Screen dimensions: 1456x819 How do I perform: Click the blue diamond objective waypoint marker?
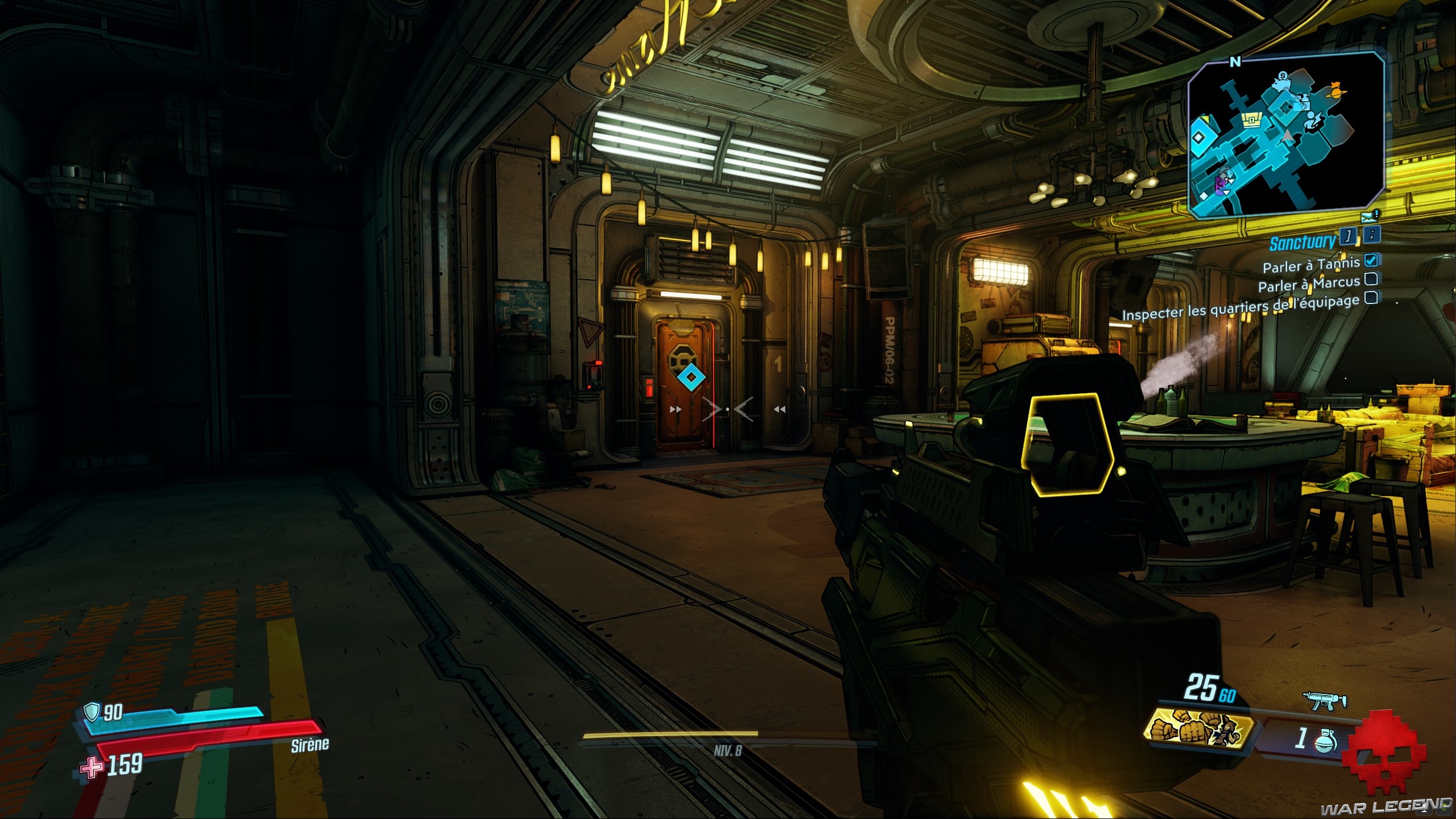691,377
